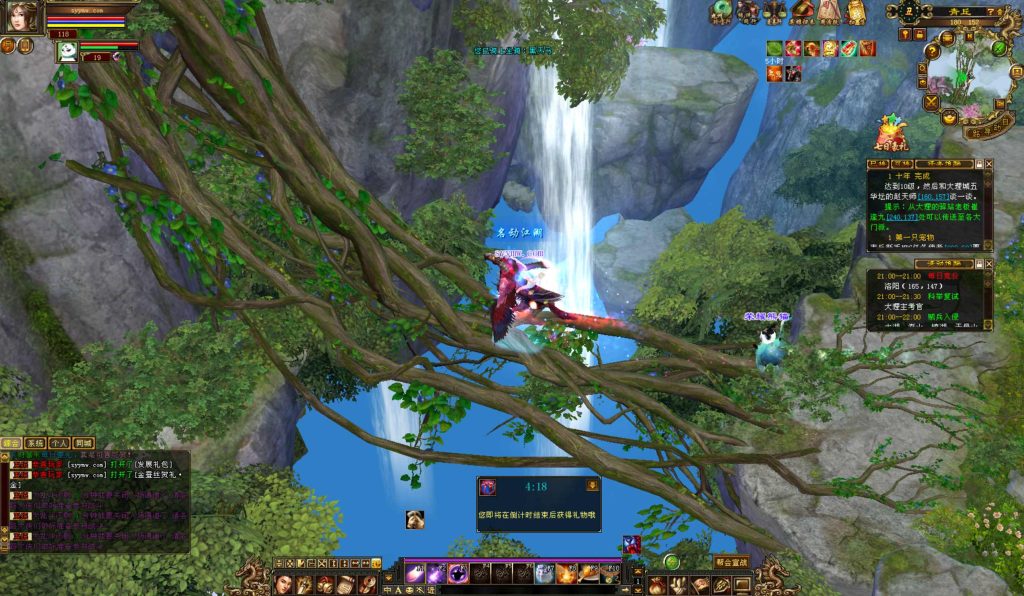Switch chat to the 系统 tab

[34, 442]
